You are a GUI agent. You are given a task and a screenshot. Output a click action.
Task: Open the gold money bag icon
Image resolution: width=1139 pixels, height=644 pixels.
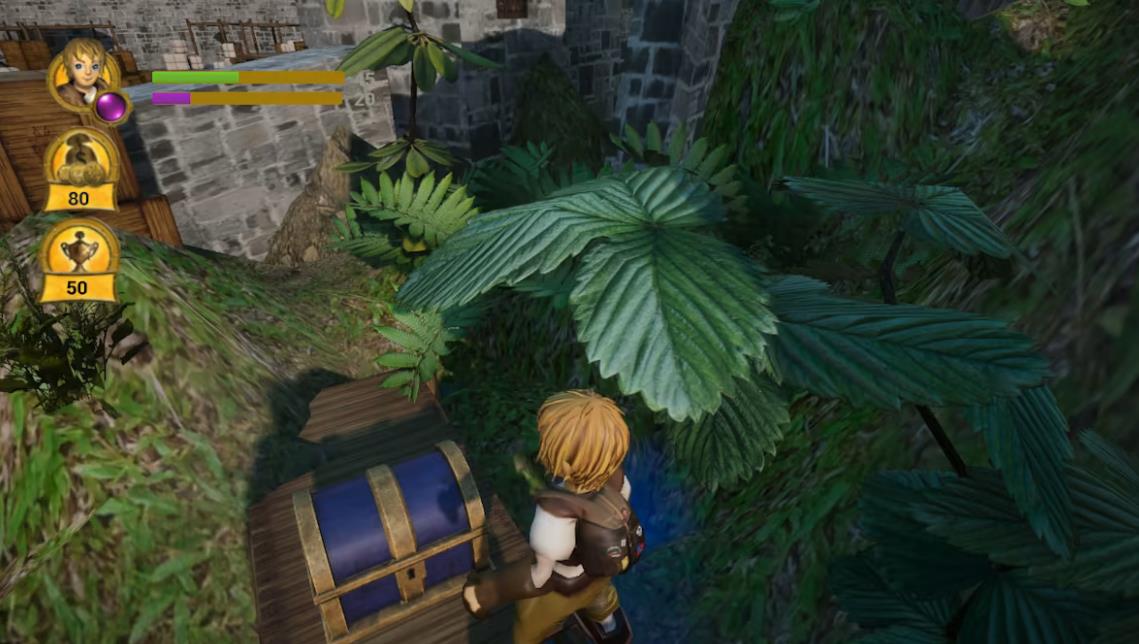[x=79, y=159]
